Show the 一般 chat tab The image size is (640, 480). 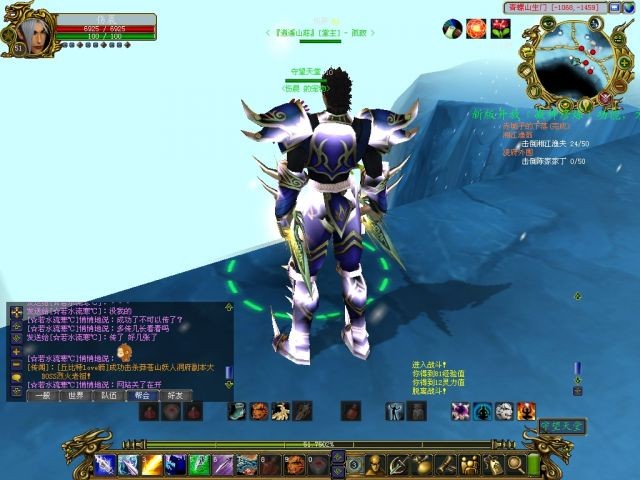pyautogui.click(x=43, y=396)
